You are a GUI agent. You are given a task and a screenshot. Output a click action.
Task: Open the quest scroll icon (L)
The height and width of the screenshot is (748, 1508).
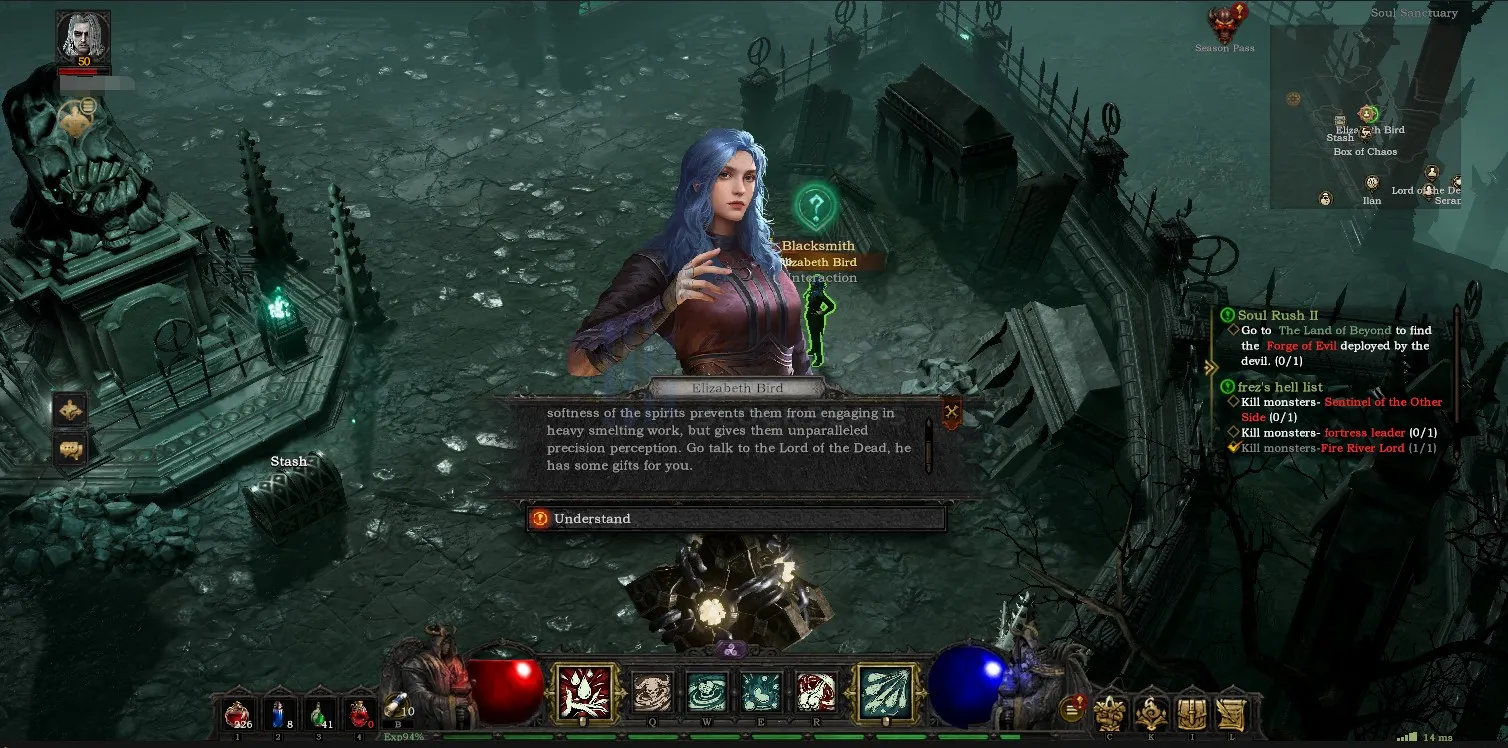(x=1231, y=713)
